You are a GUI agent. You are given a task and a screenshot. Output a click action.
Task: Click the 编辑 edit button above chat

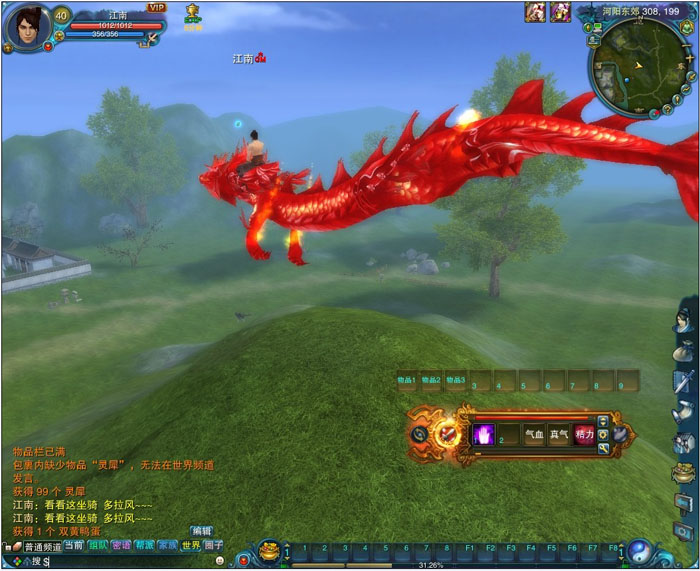(x=201, y=531)
